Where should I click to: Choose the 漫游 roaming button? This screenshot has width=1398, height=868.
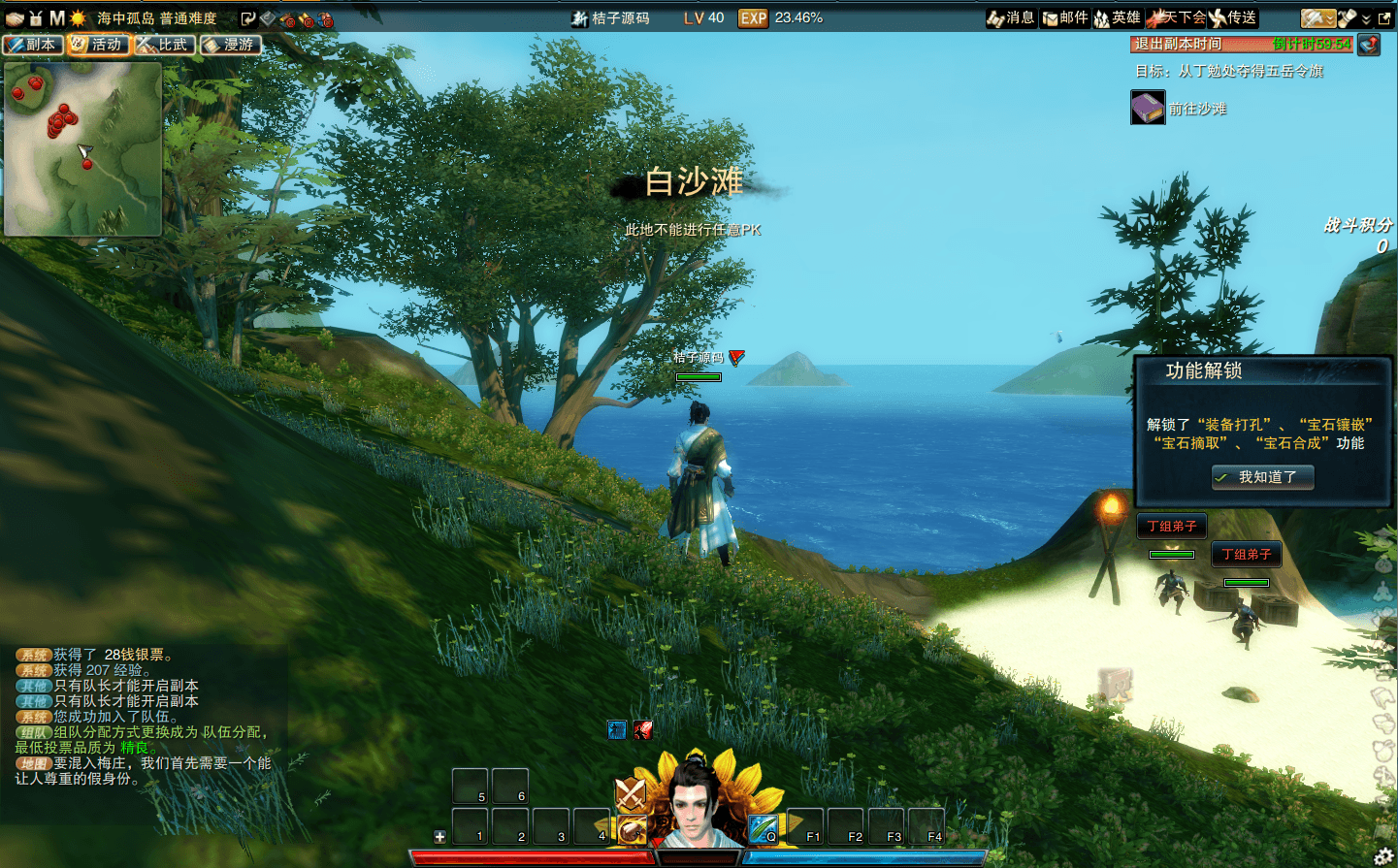click(231, 45)
